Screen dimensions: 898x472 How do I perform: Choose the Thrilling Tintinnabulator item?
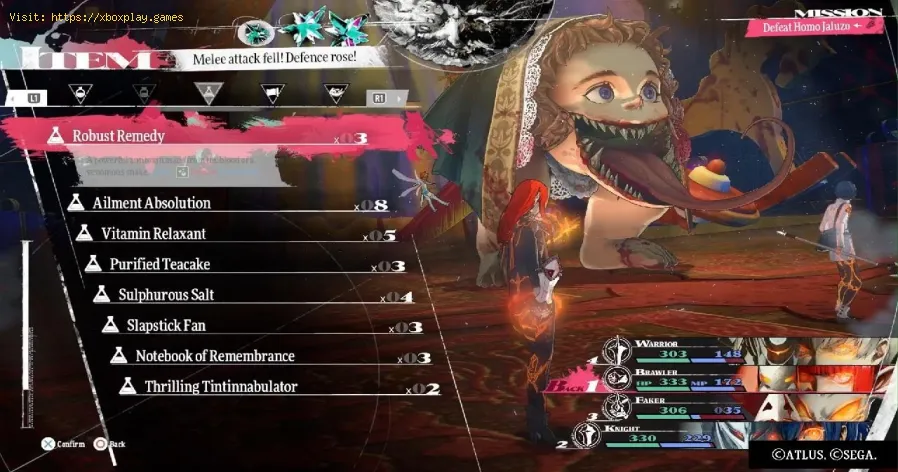220,386
